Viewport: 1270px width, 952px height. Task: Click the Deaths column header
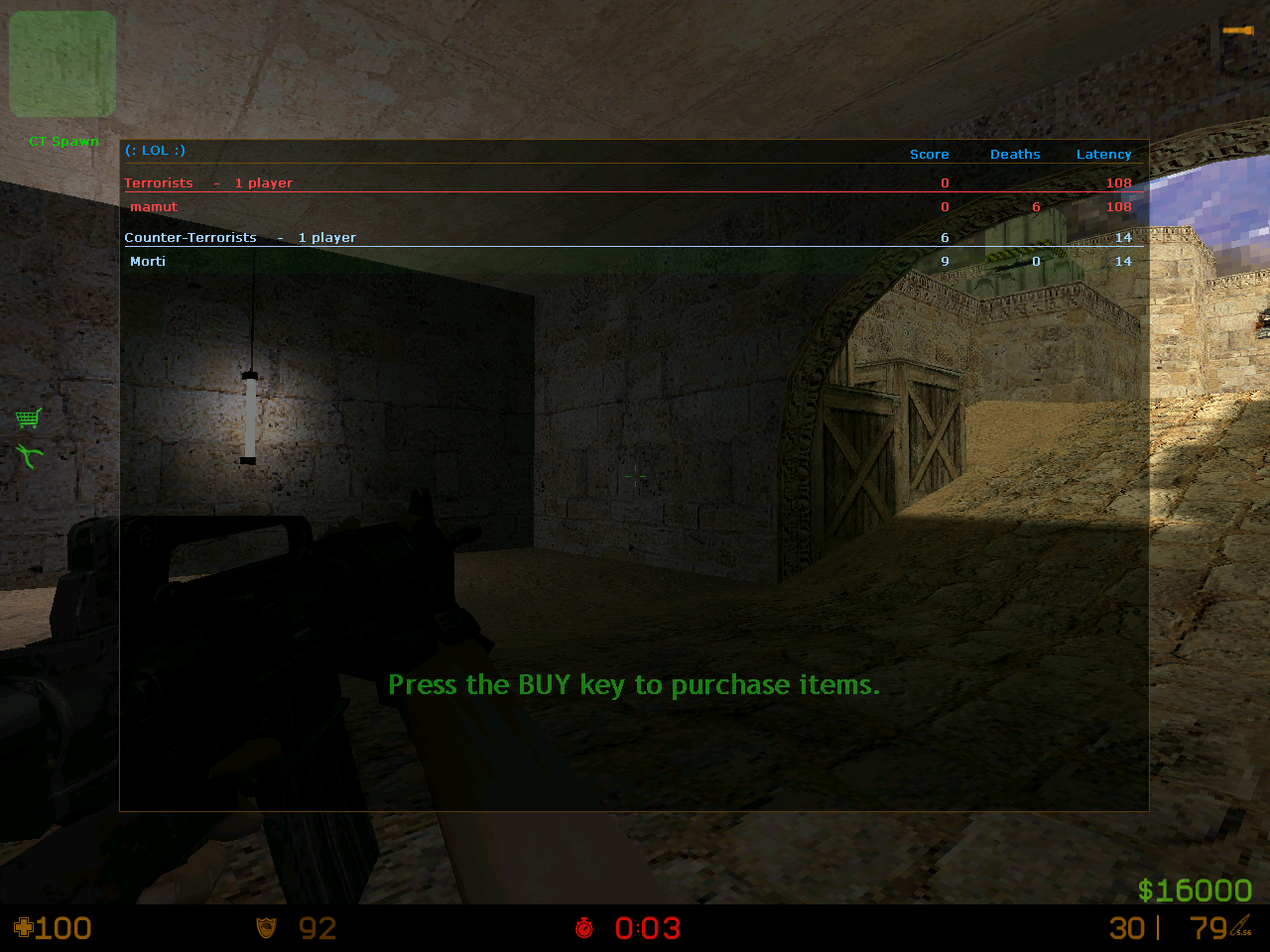point(1015,155)
